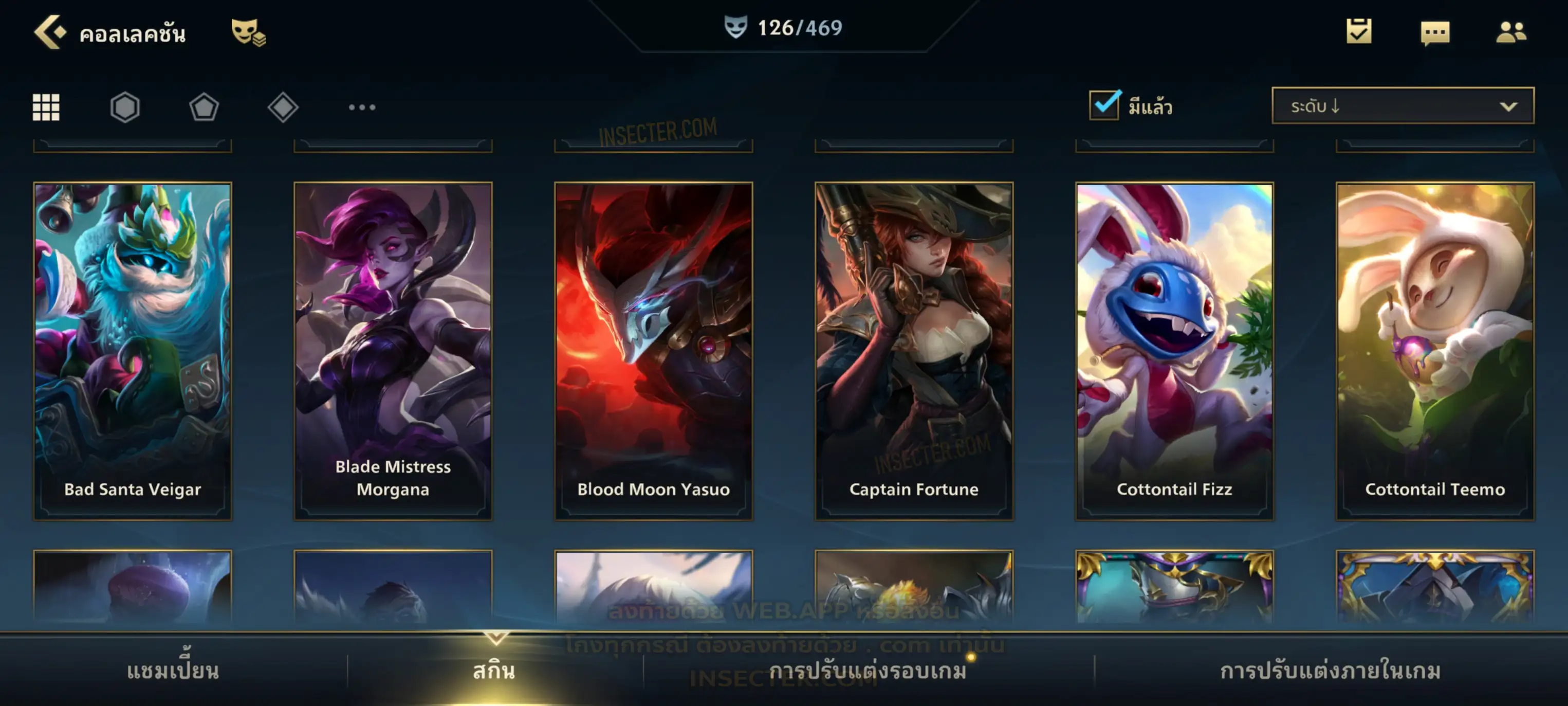Choose the diamond rarity filter
Image resolution: width=1568 pixels, height=706 pixels.
(283, 107)
